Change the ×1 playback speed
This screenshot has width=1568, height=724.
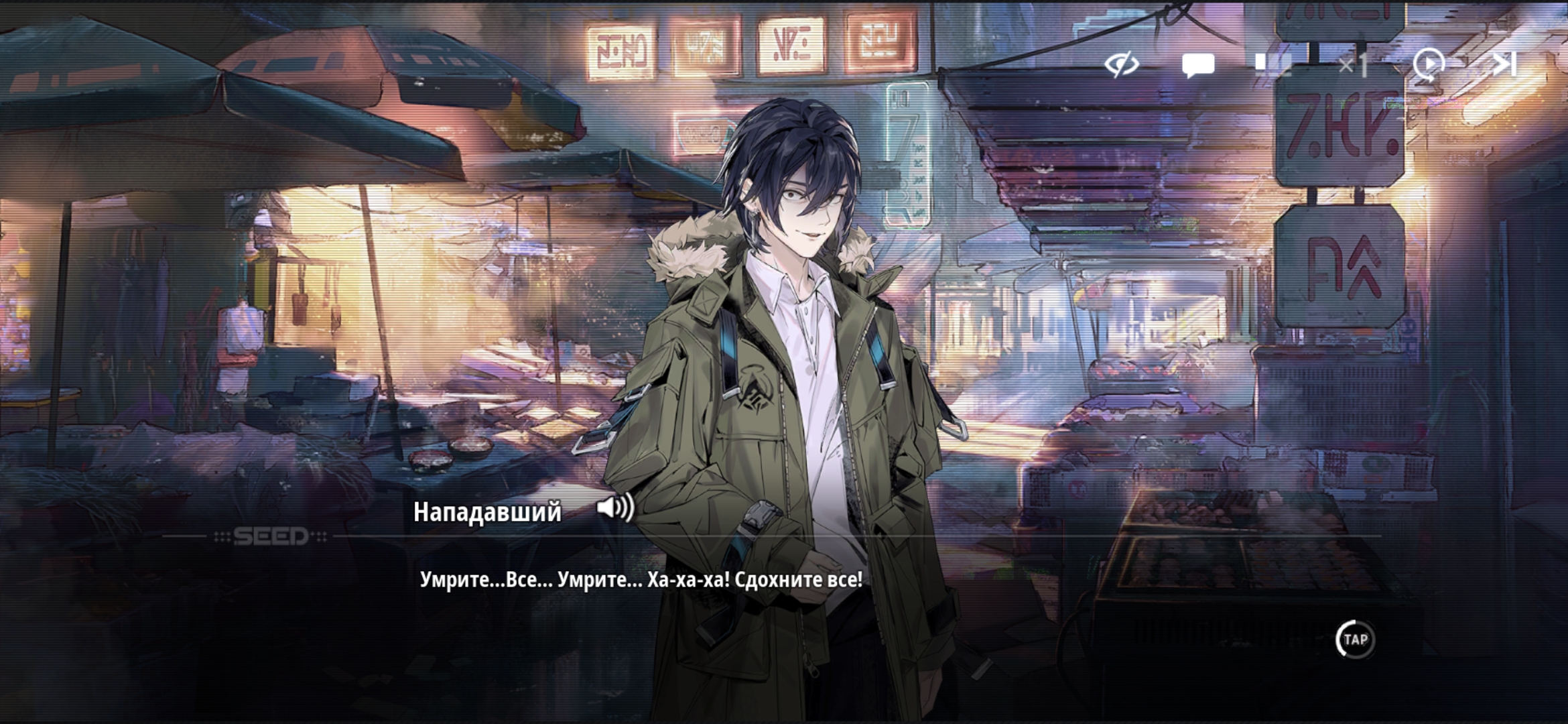point(1352,66)
